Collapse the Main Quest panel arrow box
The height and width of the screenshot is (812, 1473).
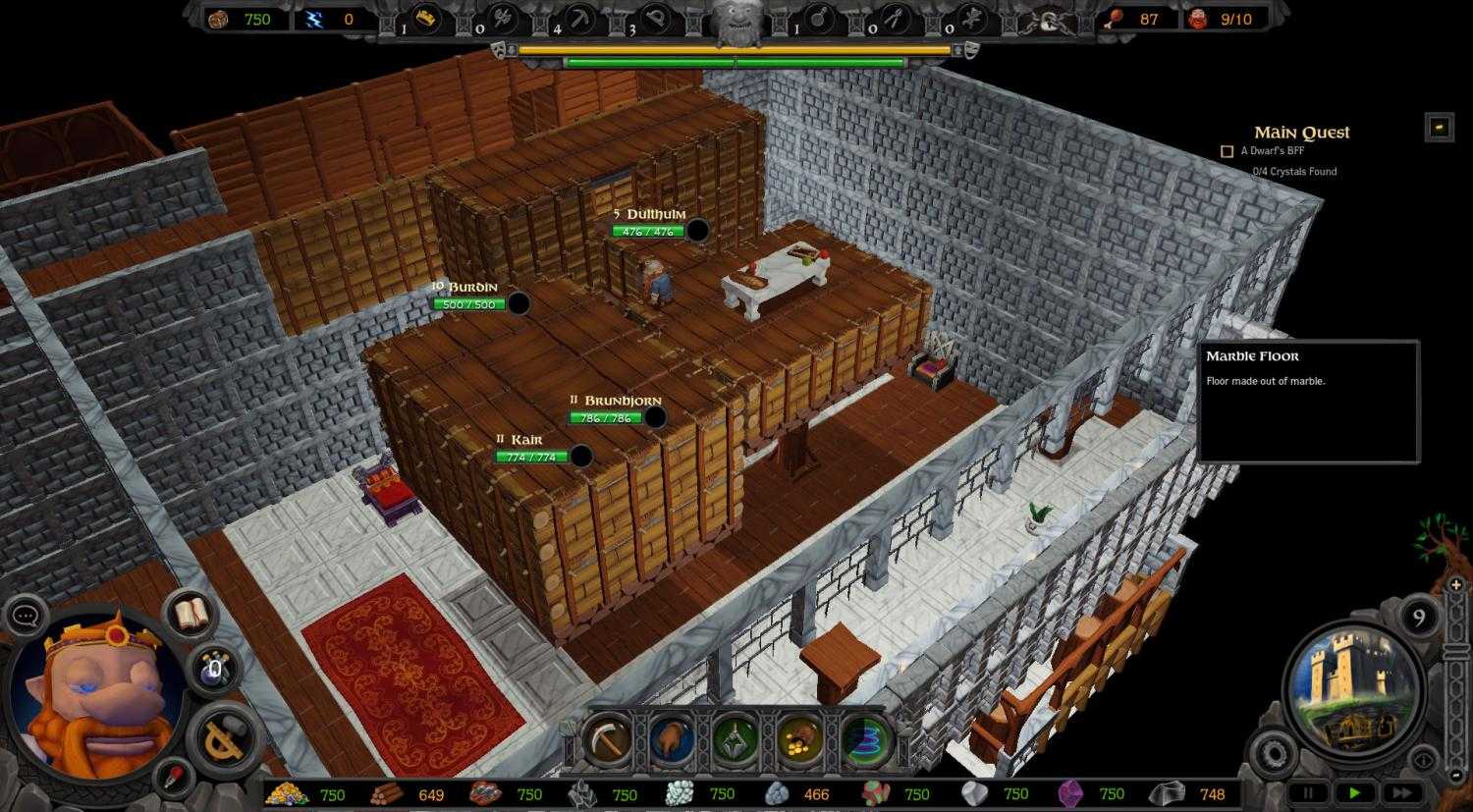tap(1439, 126)
